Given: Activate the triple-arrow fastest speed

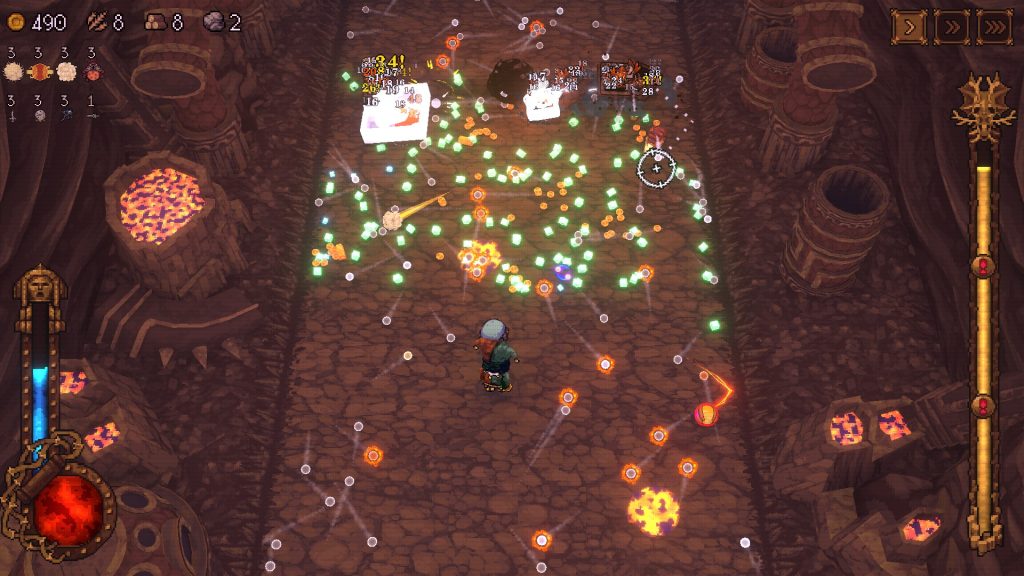Looking at the screenshot, I should click(x=994, y=27).
